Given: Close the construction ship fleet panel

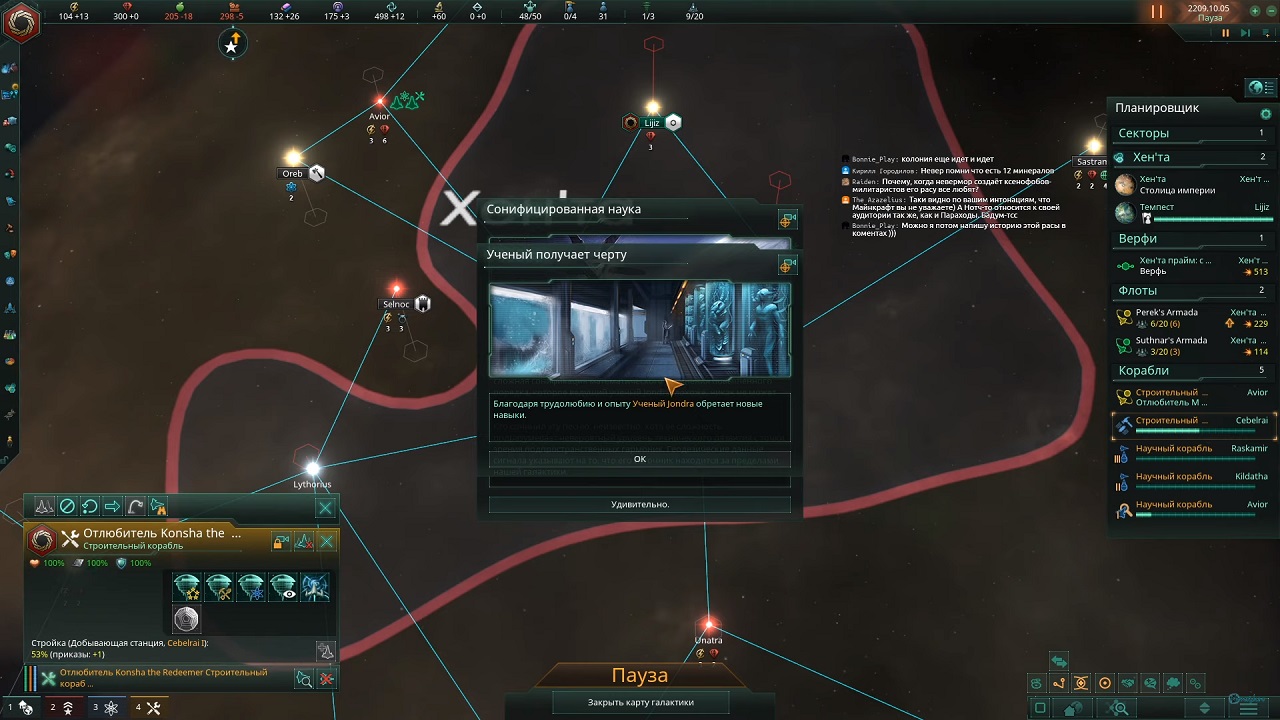Looking at the screenshot, I should point(325,508).
